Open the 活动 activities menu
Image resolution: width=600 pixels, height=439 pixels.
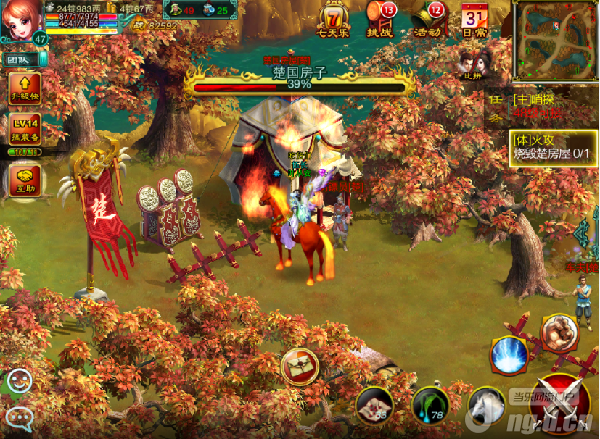[x=430, y=17]
